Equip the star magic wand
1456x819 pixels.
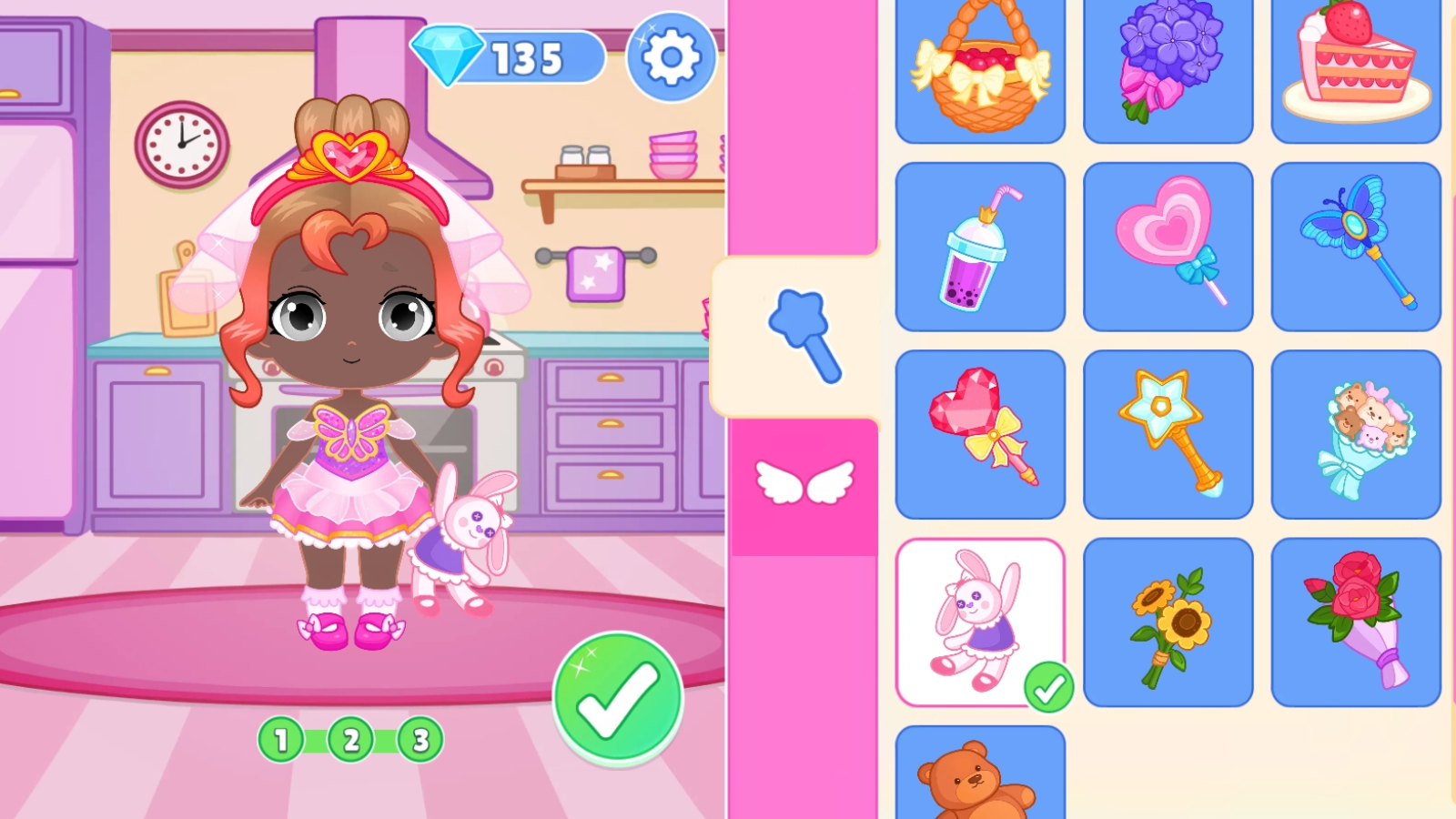(x=1168, y=432)
